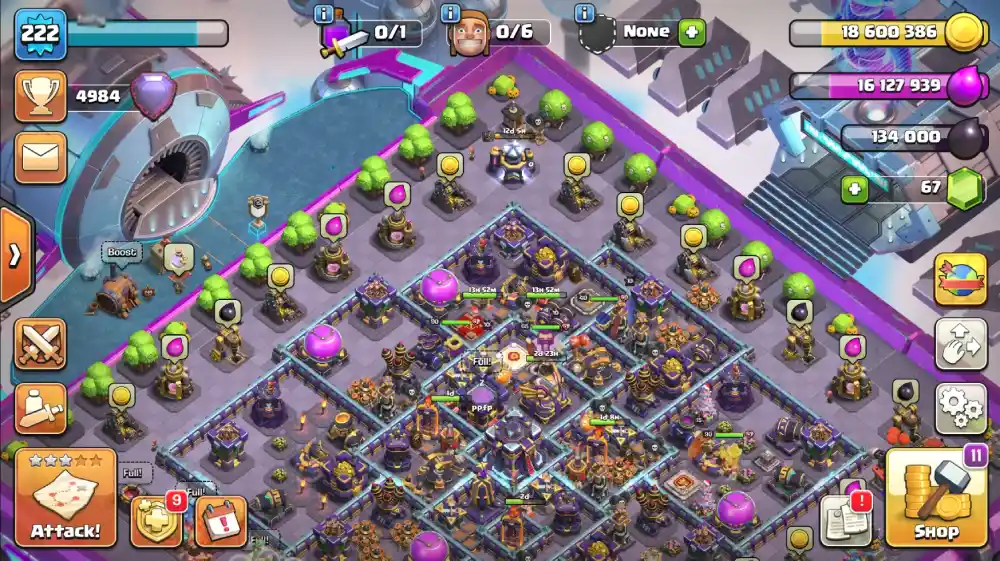Open the level 222 experience badge
1000x561 pixels.
click(x=40, y=34)
